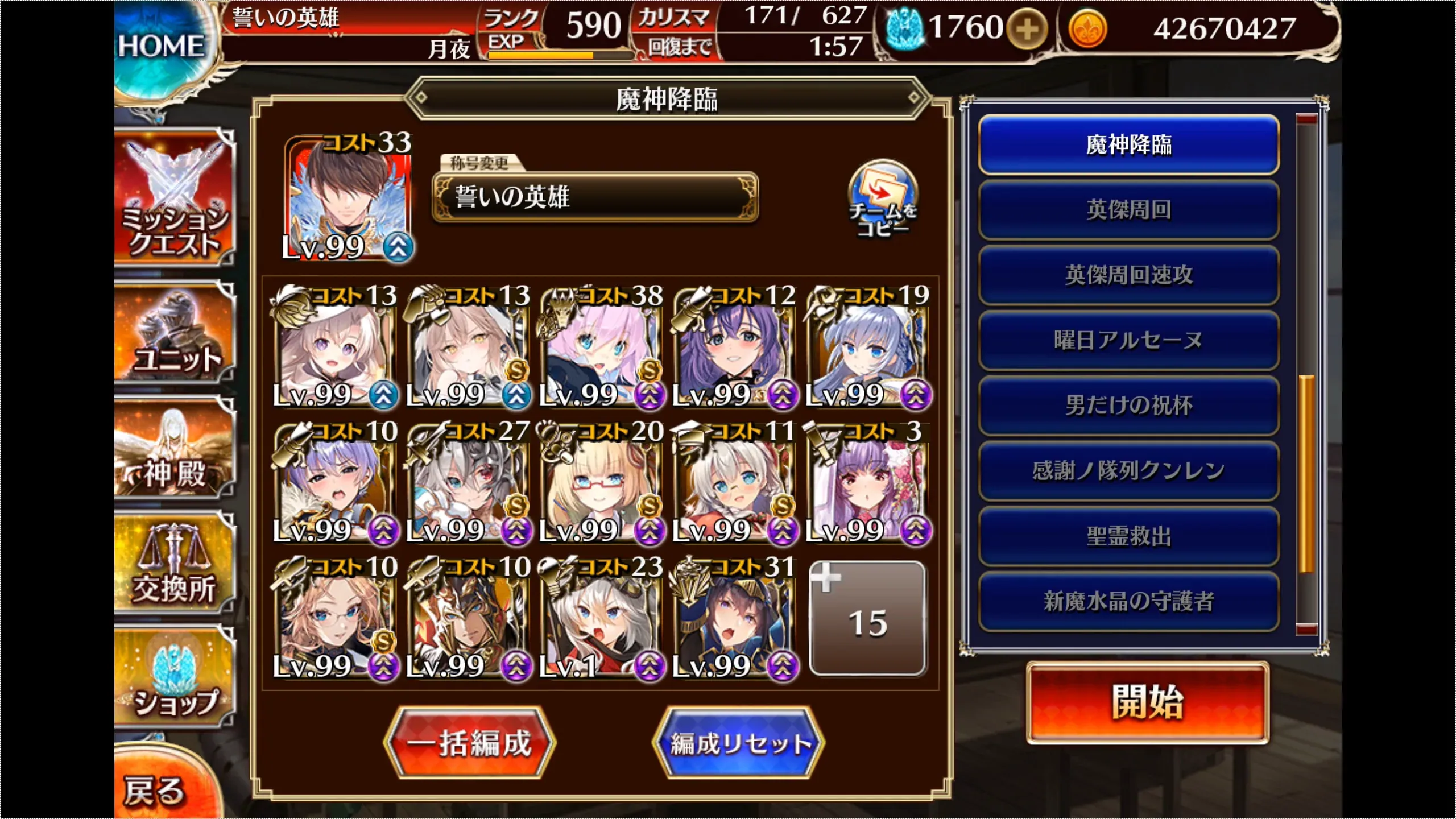The image size is (1456, 819).
Task: Select the 曜日アルセーヌ quest entry
Action: pos(1129,340)
